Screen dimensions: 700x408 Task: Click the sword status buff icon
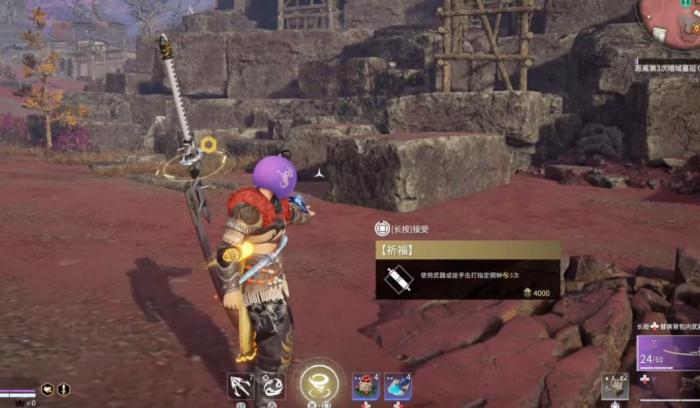point(63,389)
